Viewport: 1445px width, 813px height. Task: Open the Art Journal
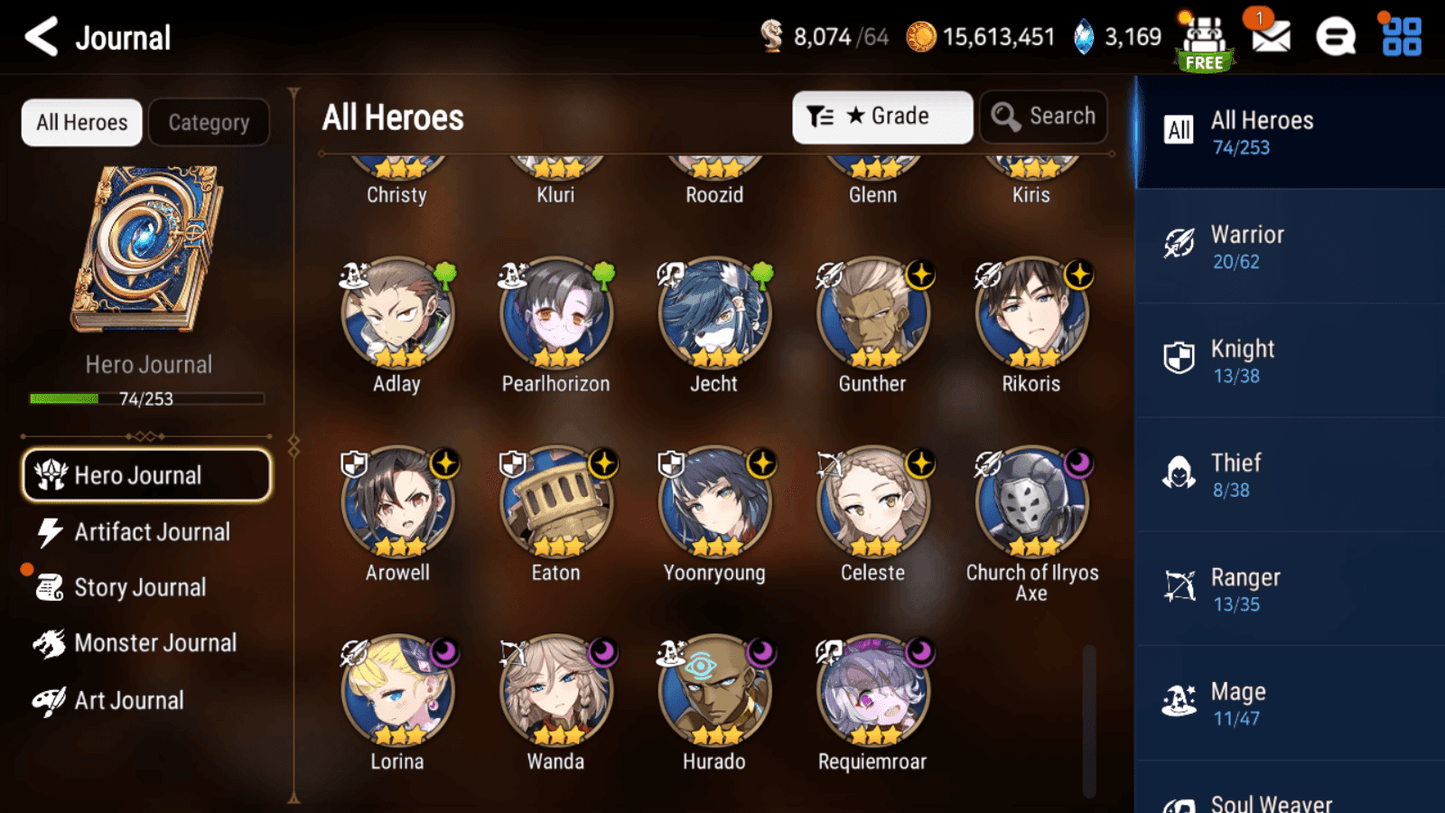(x=128, y=700)
